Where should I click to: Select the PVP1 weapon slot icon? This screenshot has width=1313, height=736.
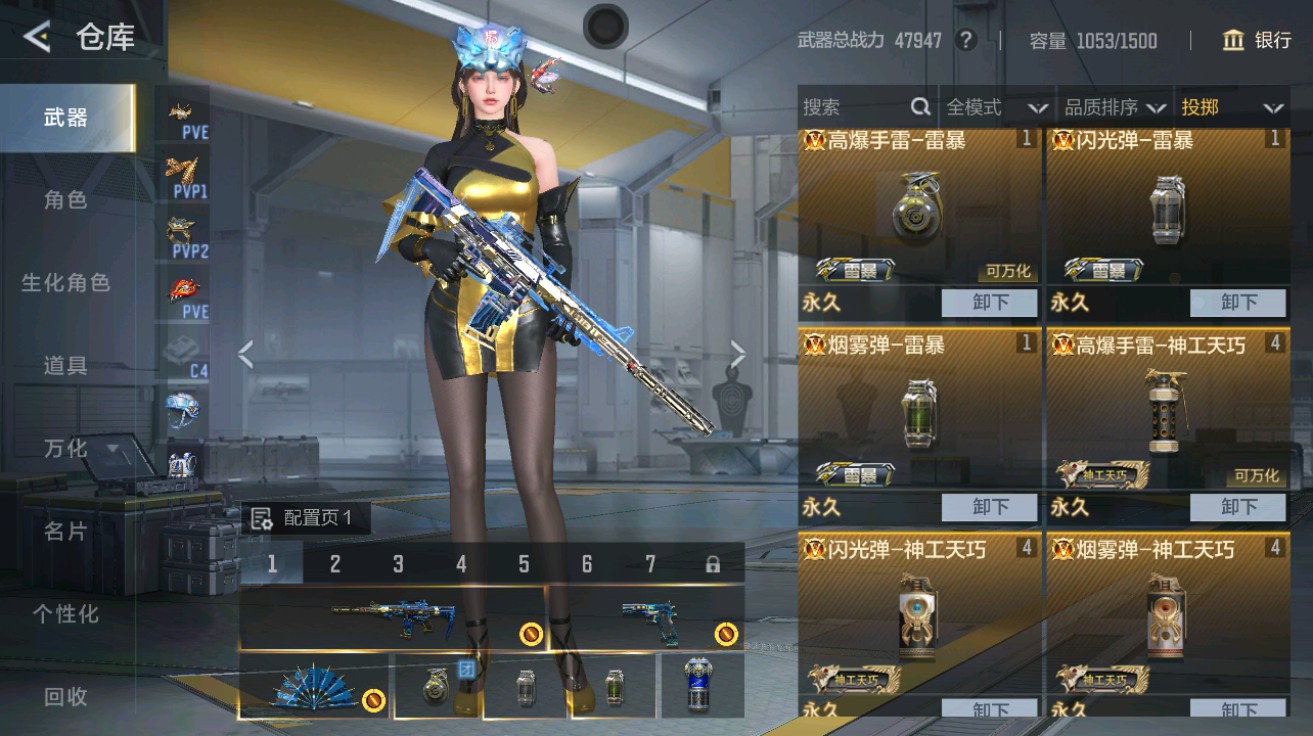(183, 176)
